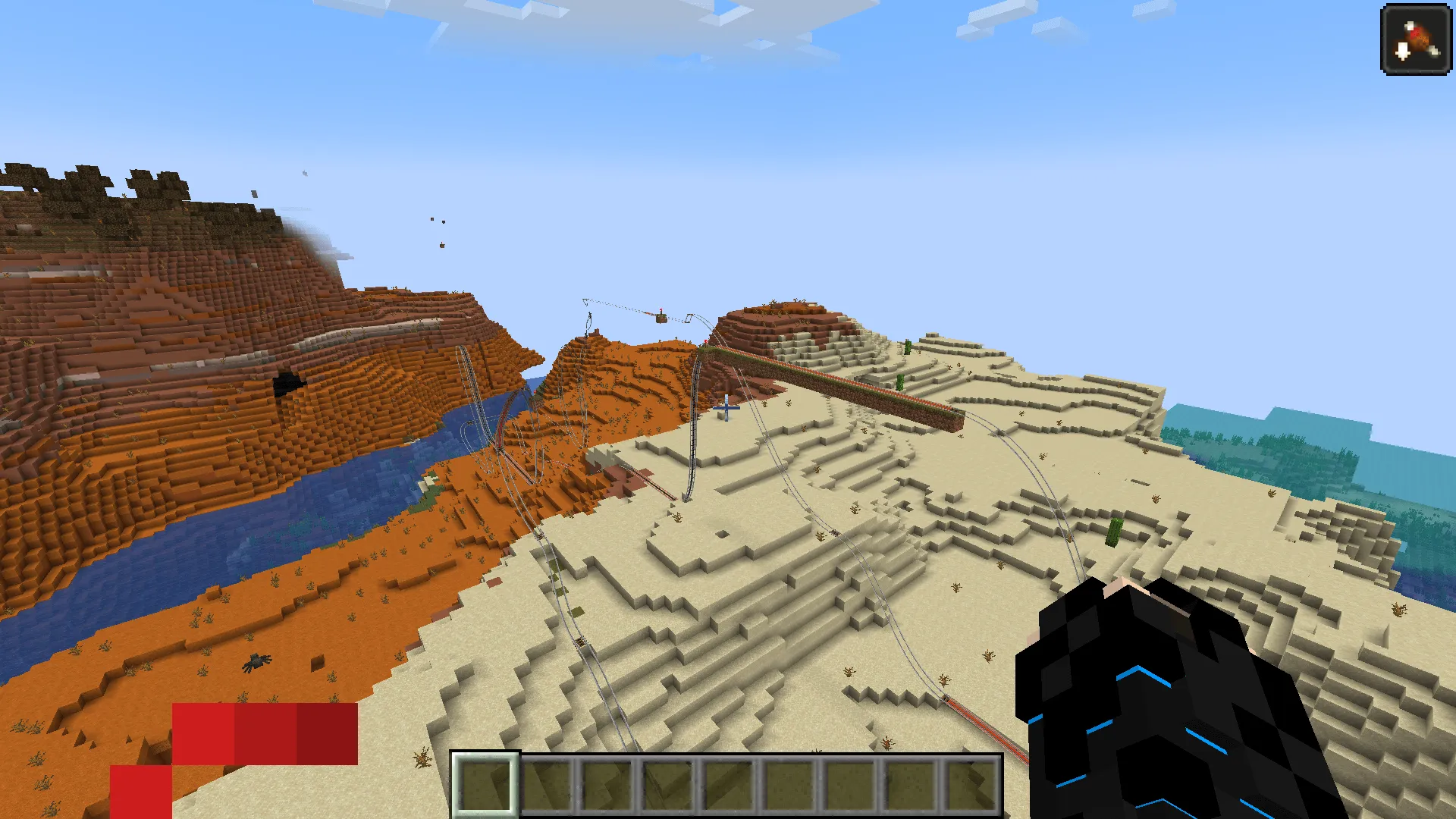Select the first hotbar slot

(485, 785)
